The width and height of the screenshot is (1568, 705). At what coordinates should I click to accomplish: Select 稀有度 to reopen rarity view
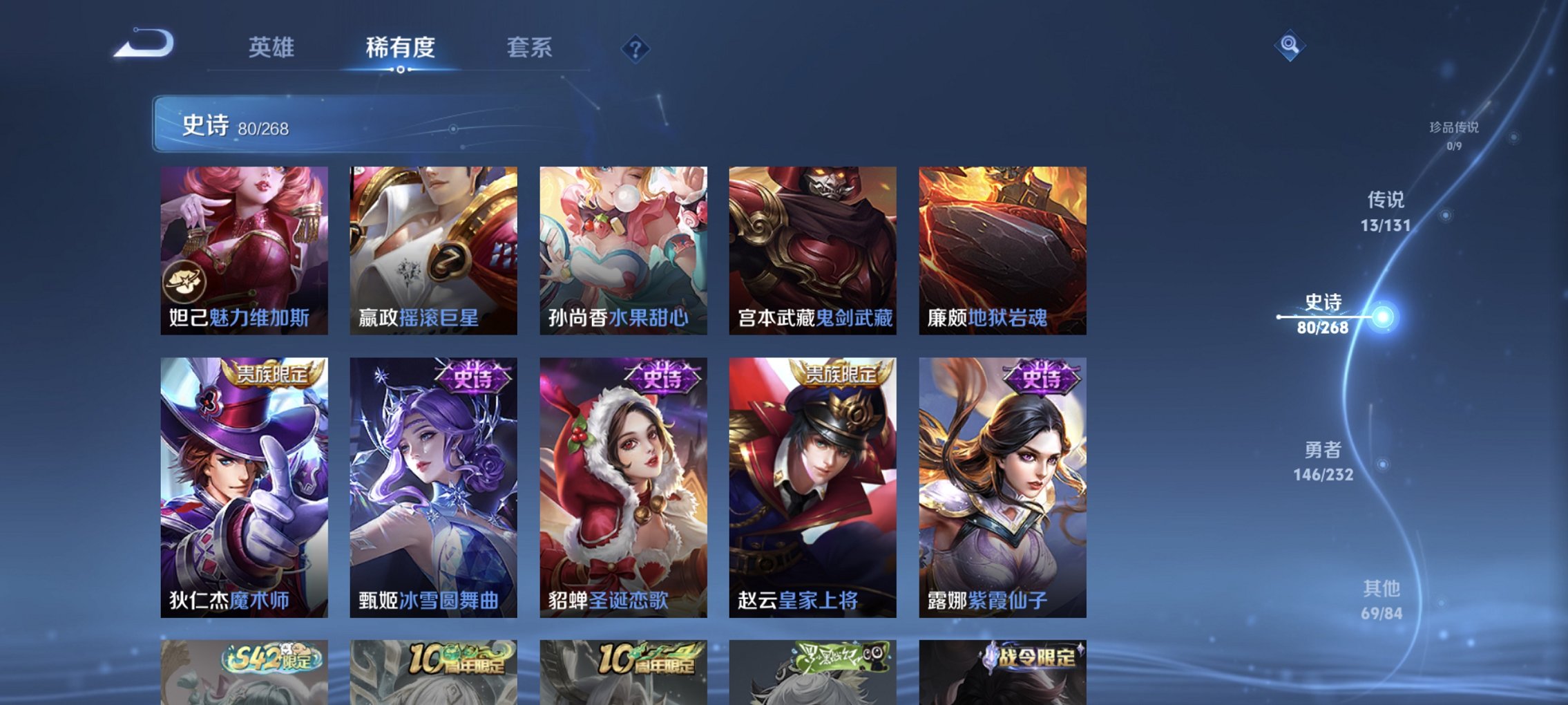click(400, 48)
